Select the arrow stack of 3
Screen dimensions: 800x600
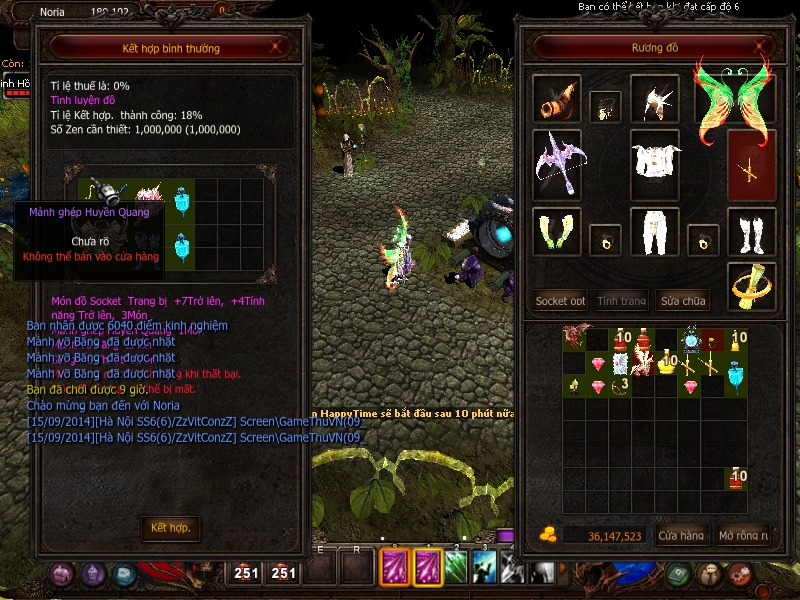click(622, 385)
